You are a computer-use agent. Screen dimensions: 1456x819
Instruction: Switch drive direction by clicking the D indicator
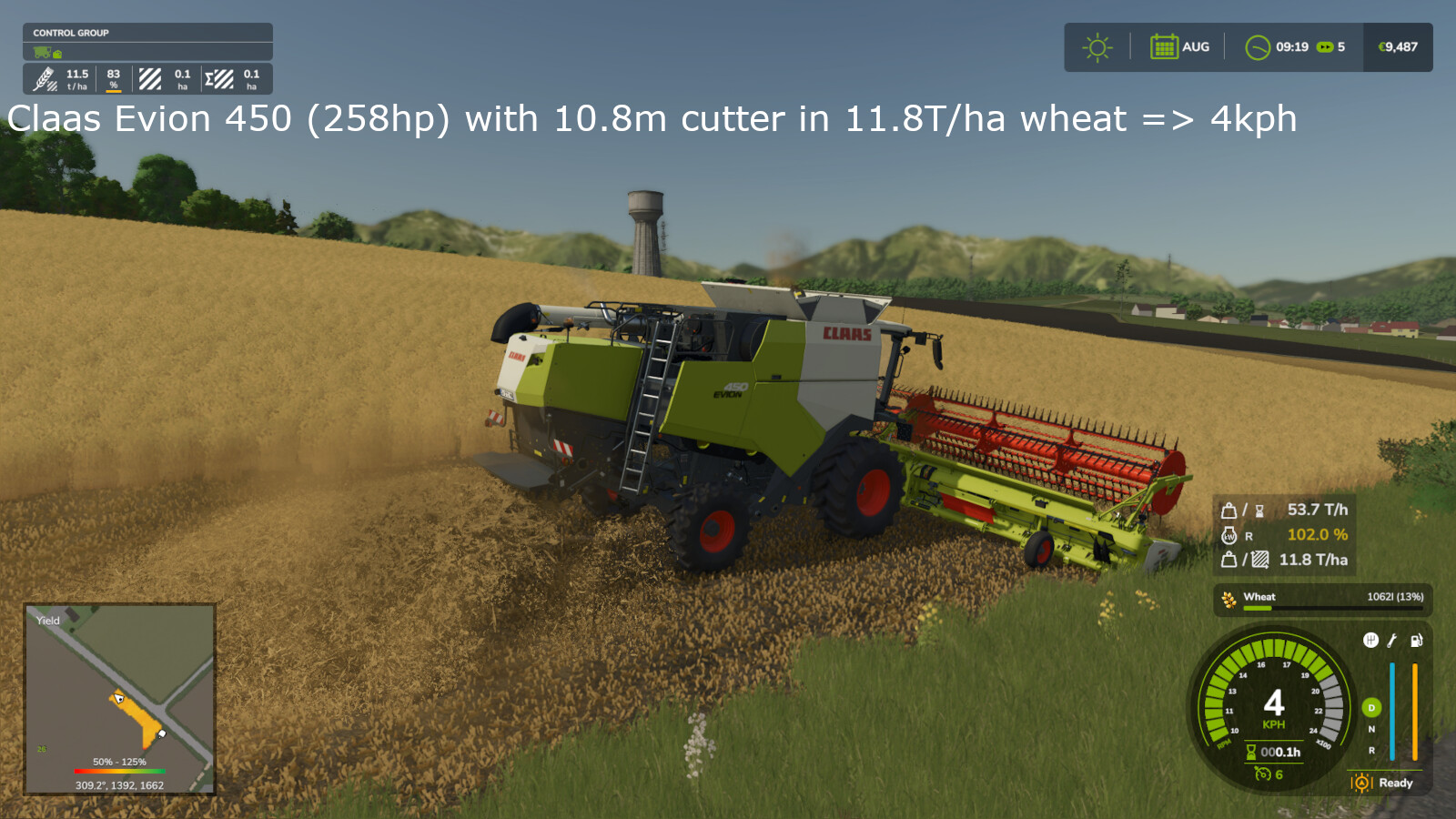point(1371,708)
